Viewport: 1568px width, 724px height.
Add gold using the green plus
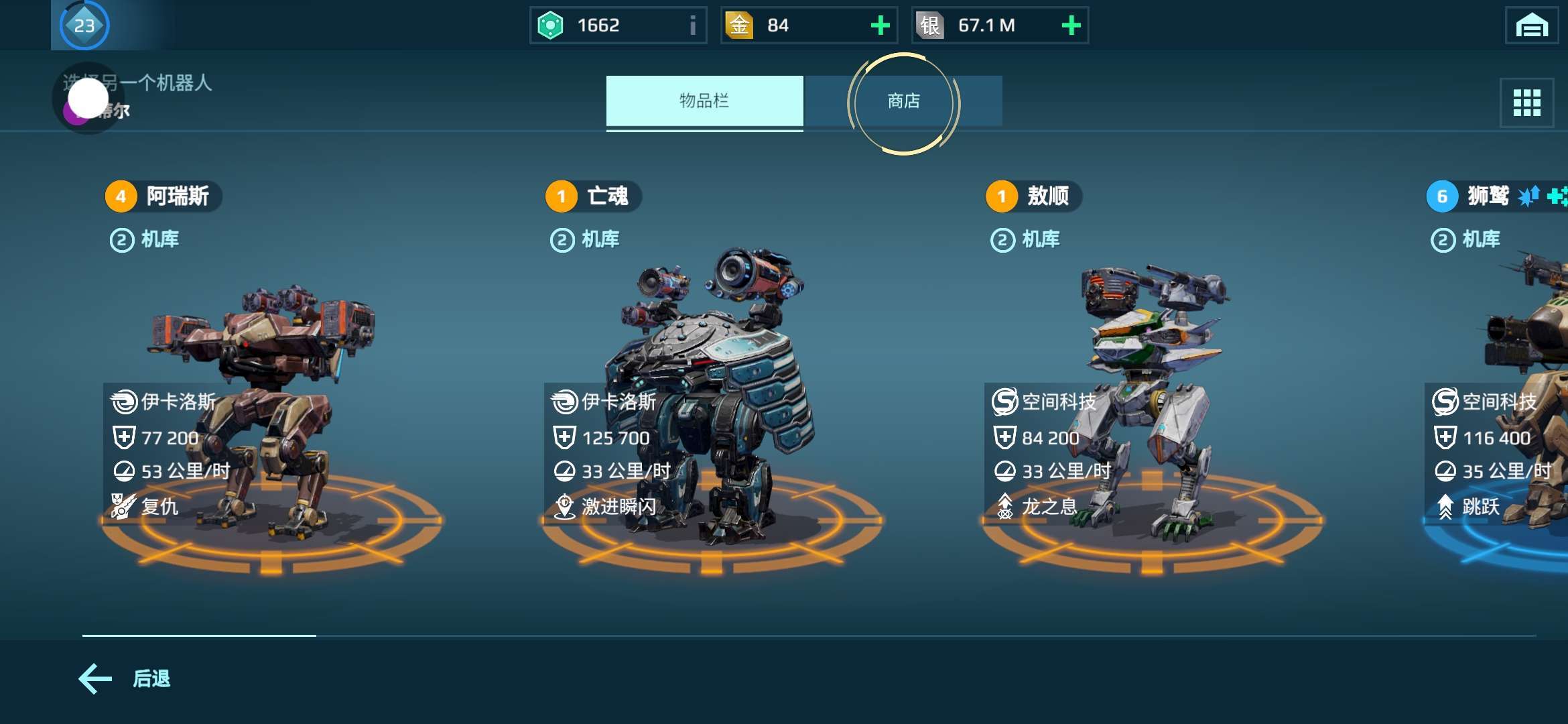click(880, 25)
